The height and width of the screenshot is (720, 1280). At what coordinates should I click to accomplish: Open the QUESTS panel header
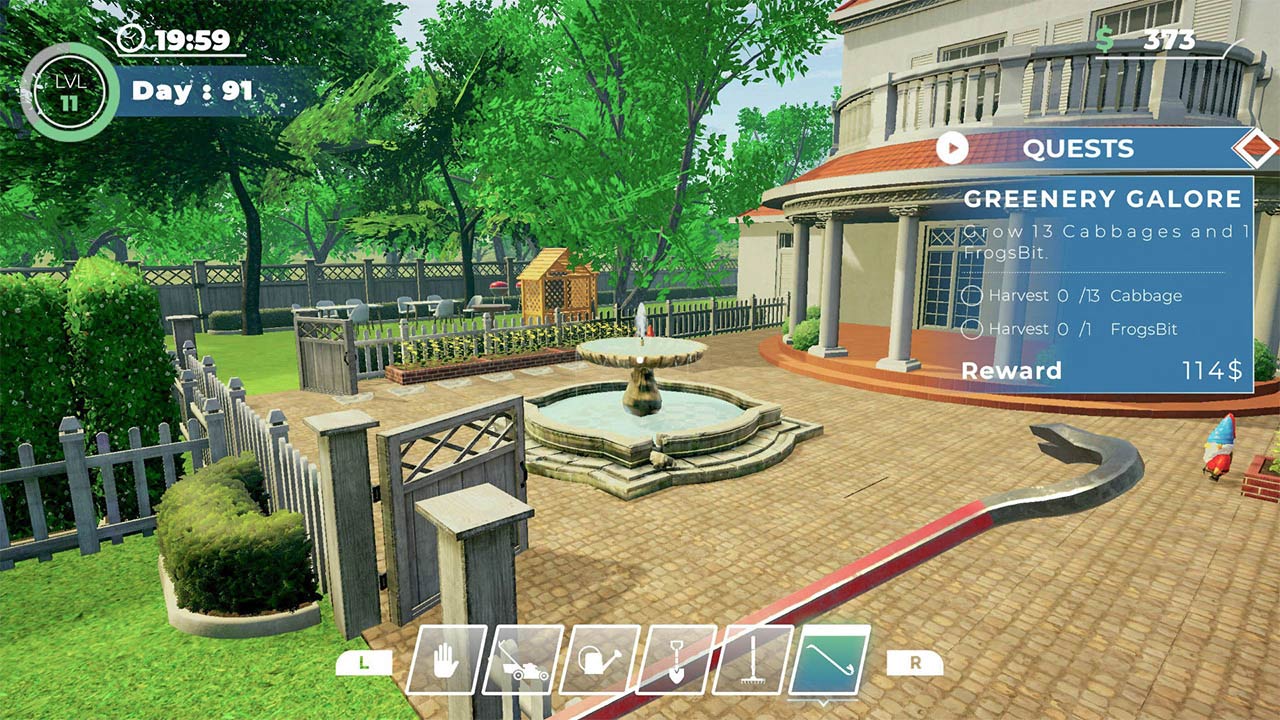pos(1080,148)
